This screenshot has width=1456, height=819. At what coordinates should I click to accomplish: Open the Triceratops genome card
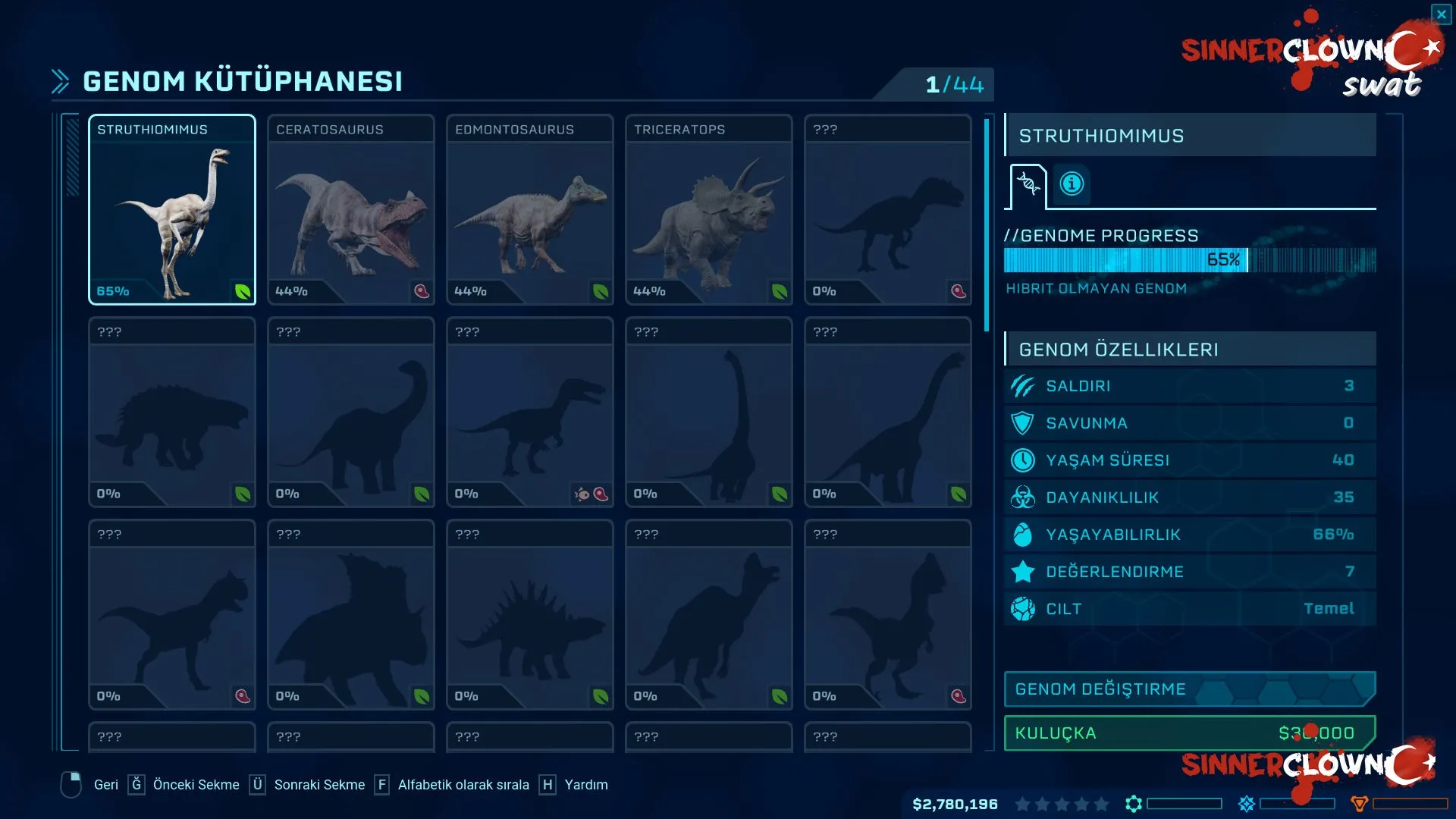709,210
